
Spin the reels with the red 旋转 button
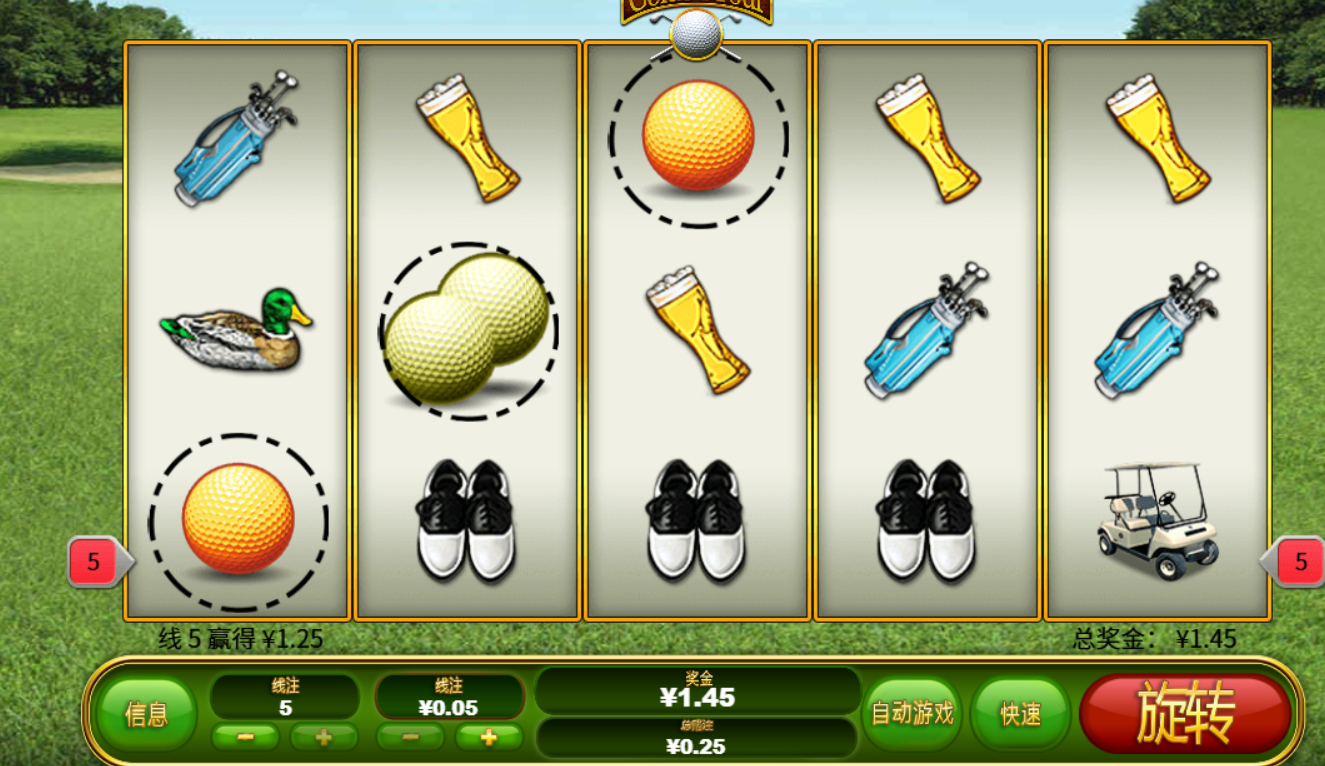[x=1186, y=714]
